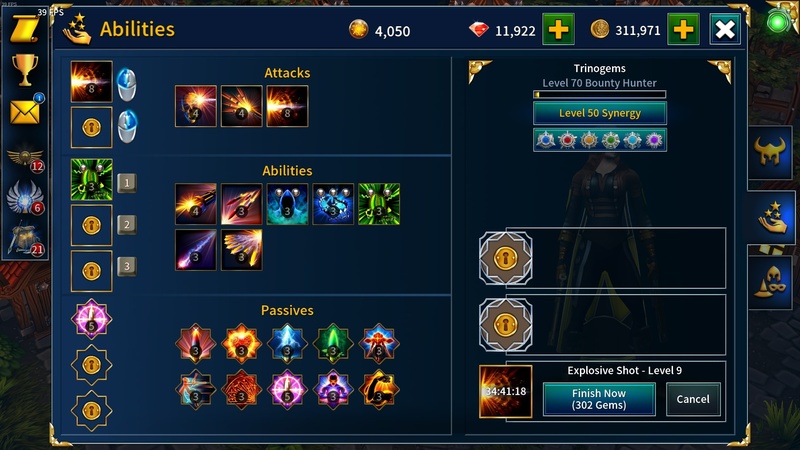
Task: Close the Abilities window
Action: coord(725,30)
